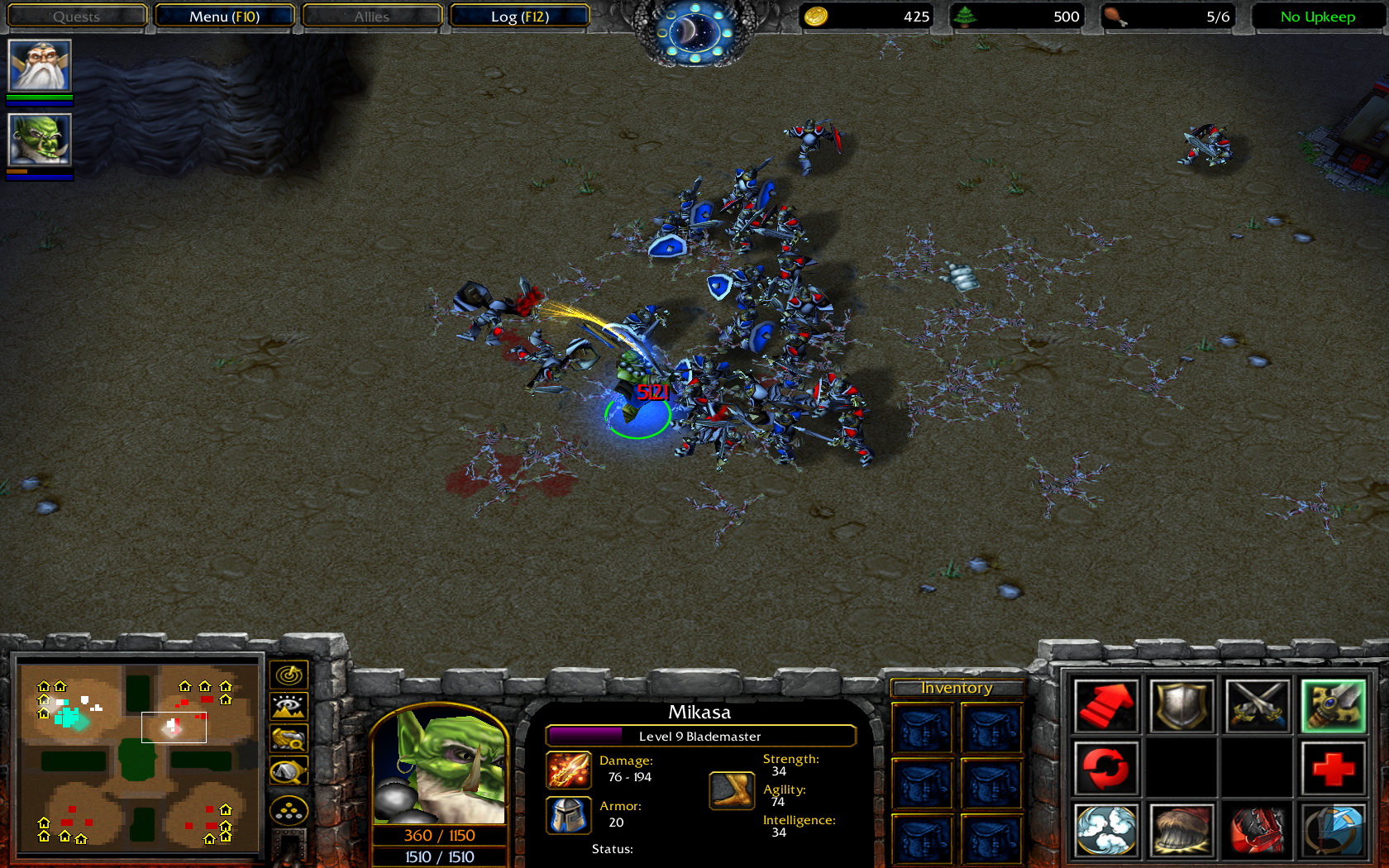Select the bearded dwarf hero portrait icon
The image size is (1389, 868).
(40, 65)
